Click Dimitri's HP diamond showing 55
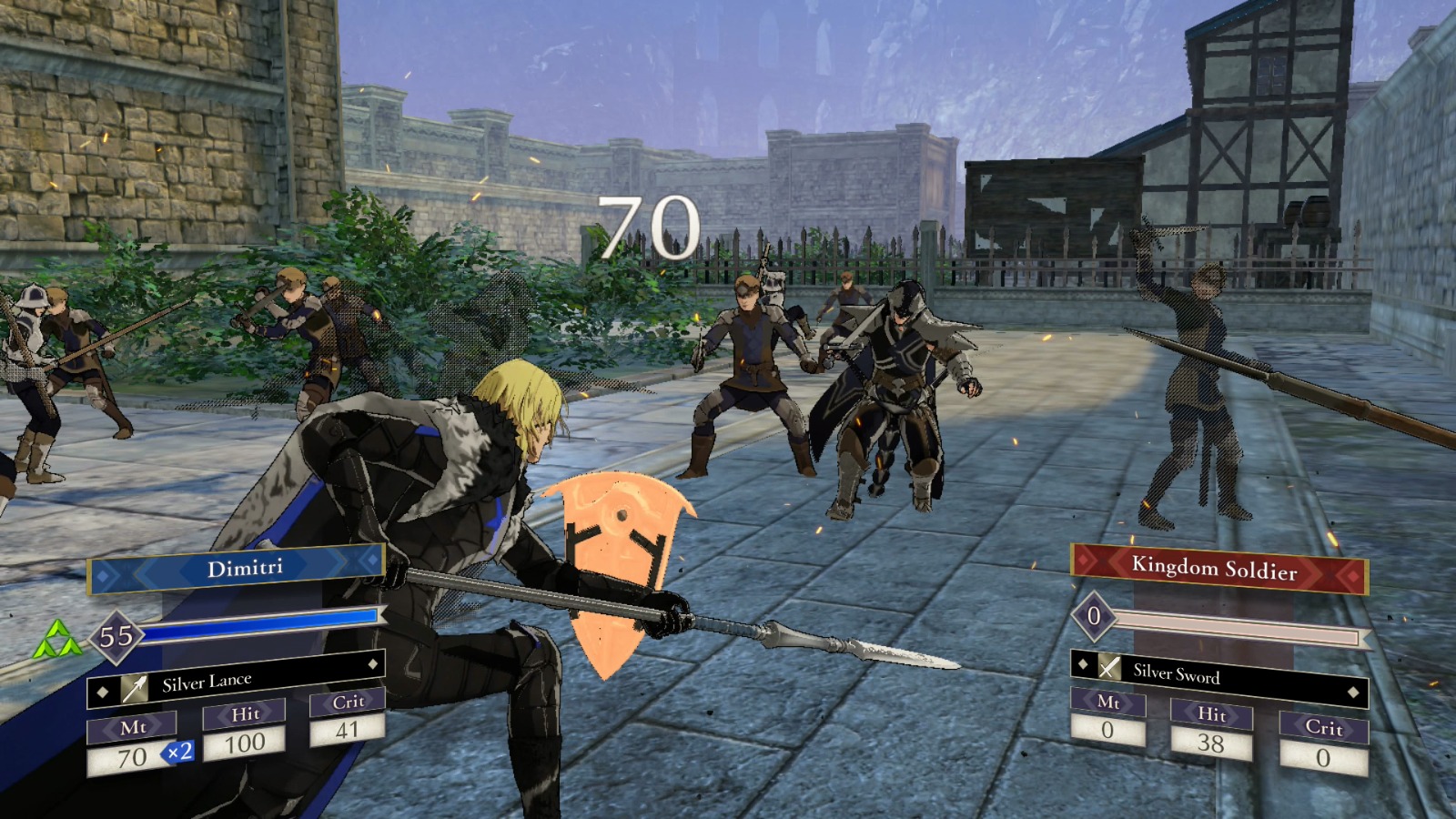Viewport: 1456px width, 819px height. tap(115, 637)
